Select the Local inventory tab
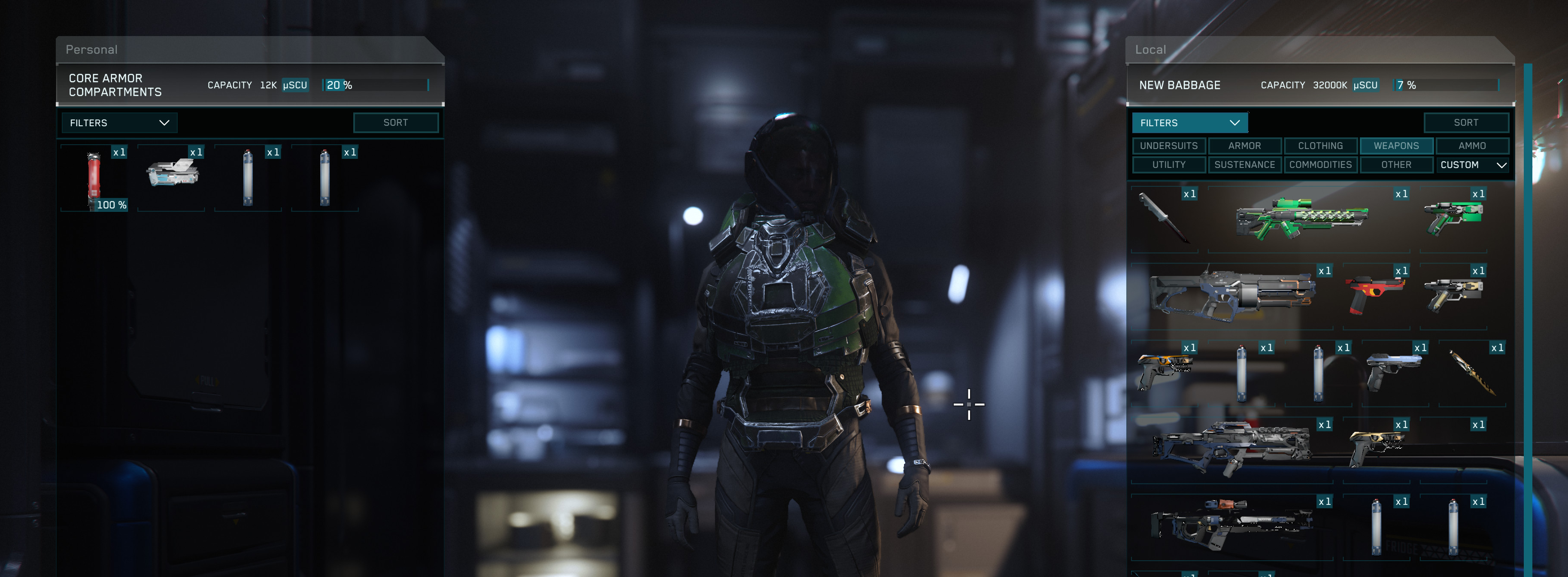 1150,49
